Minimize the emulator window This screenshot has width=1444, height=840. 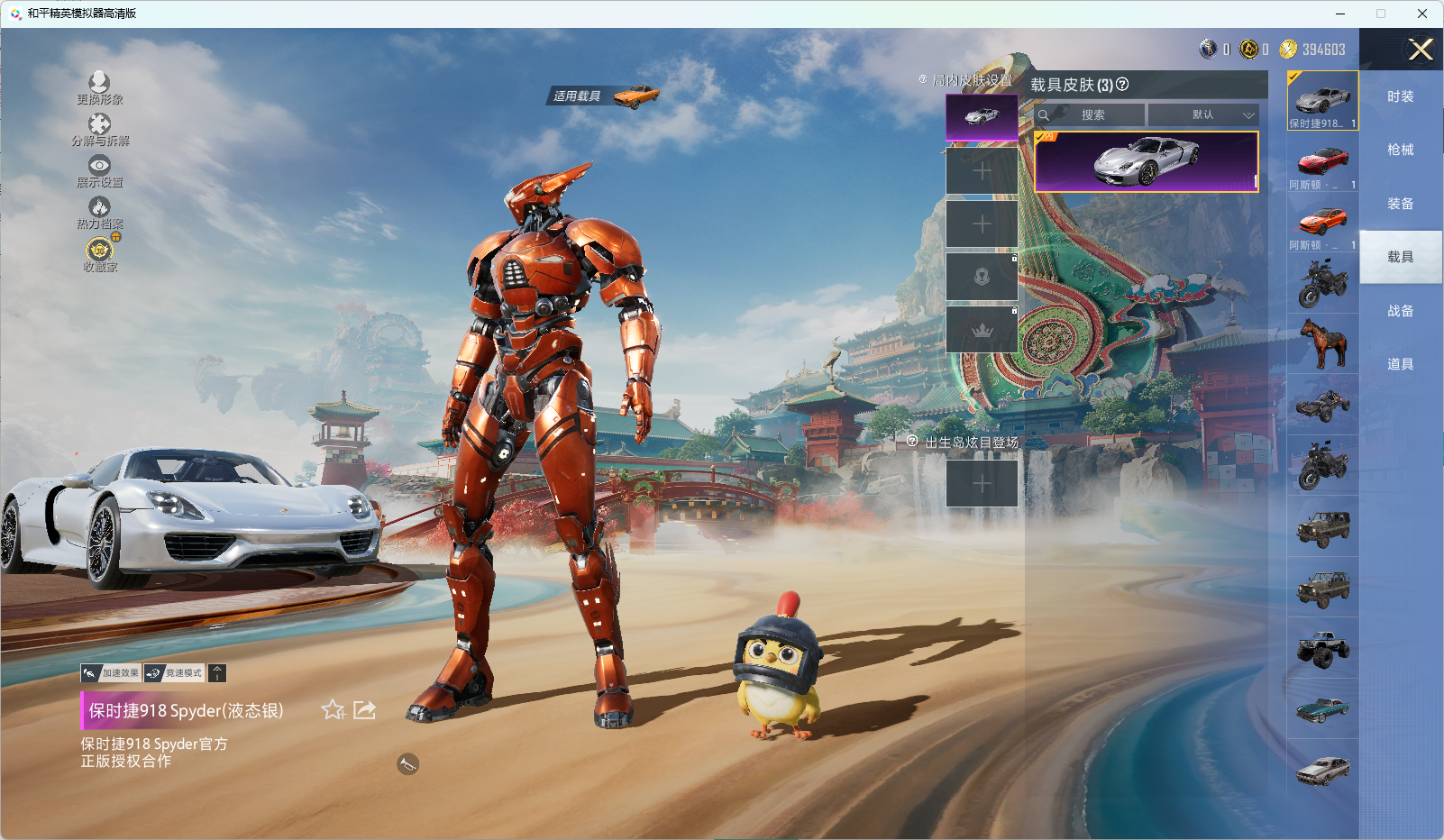pyautogui.click(x=1340, y=14)
